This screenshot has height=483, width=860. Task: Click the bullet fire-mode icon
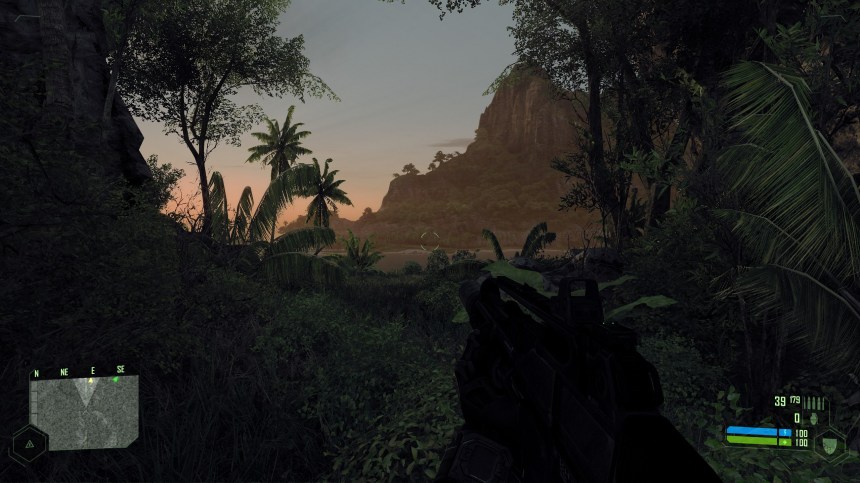pos(814,402)
